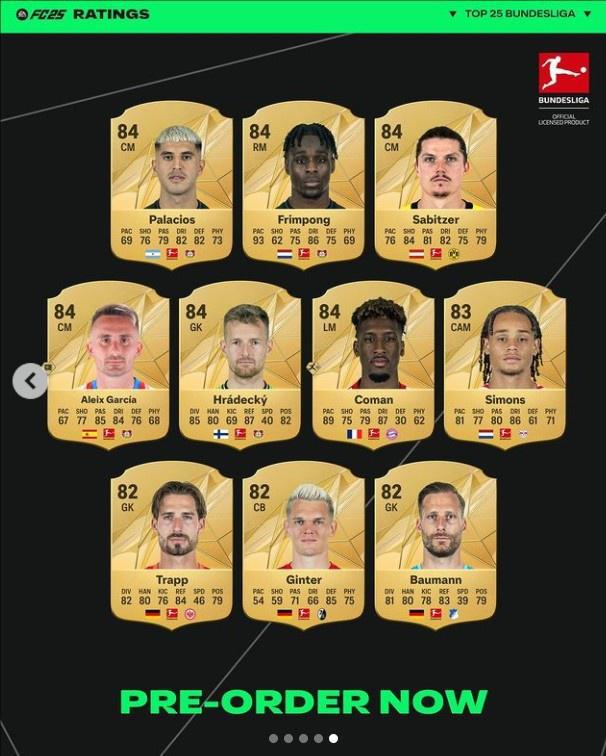Select the Frimpong player card
Viewport: 606px width, 756px height.
point(303,185)
